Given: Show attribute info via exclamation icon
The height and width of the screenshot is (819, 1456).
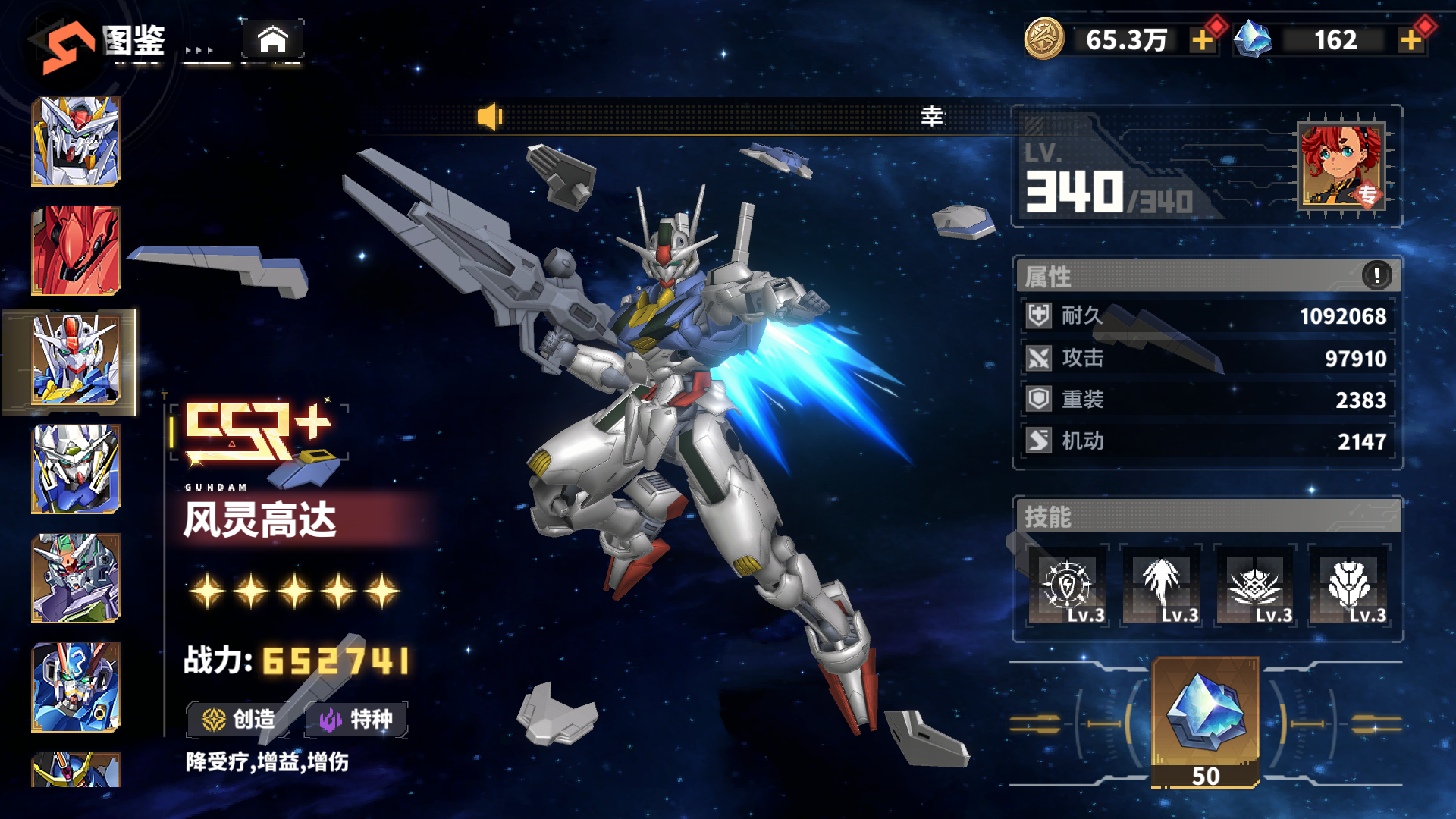Looking at the screenshot, I should [x=1376, y=275].
